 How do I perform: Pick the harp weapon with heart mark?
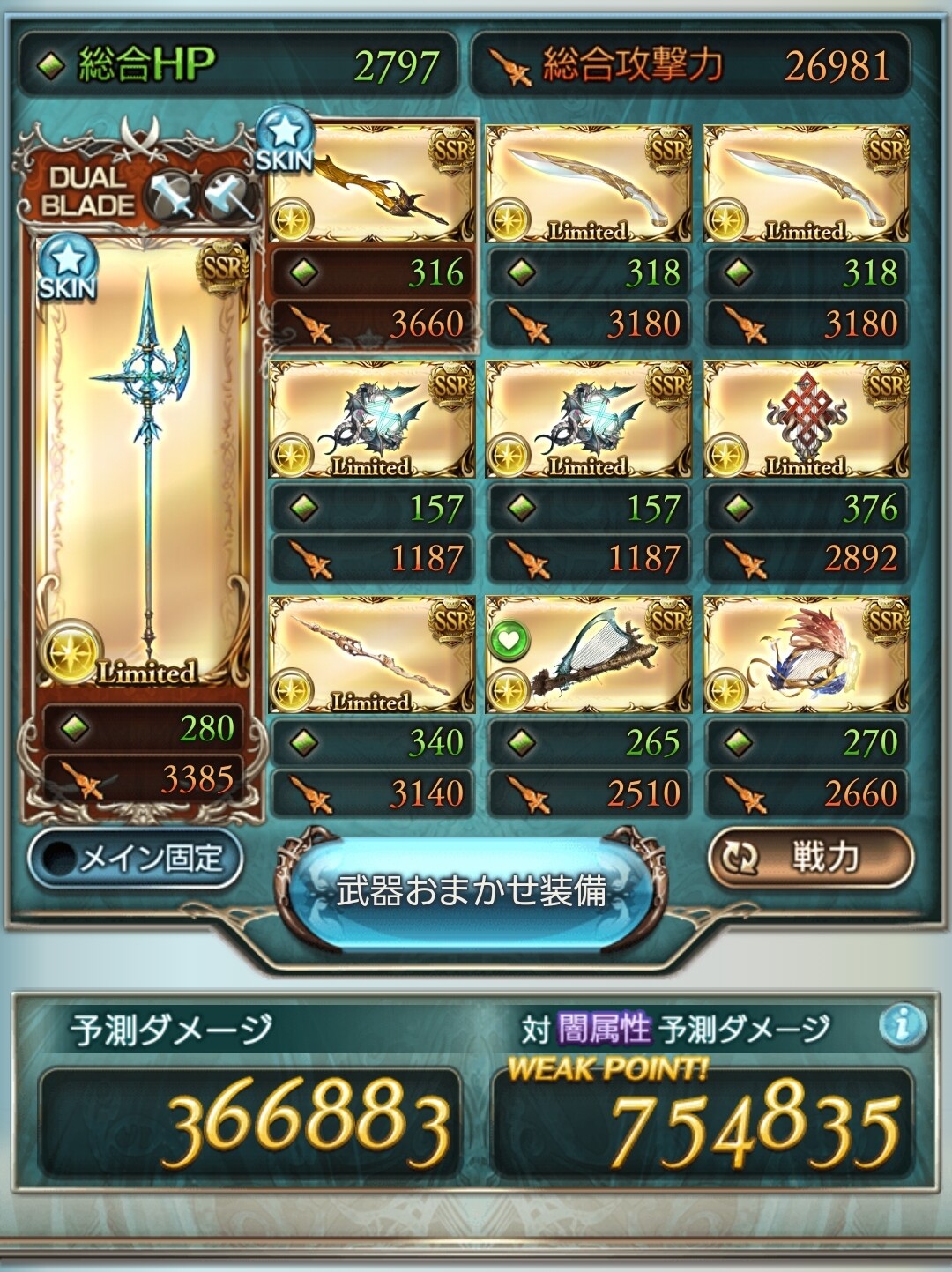point(589,654)
